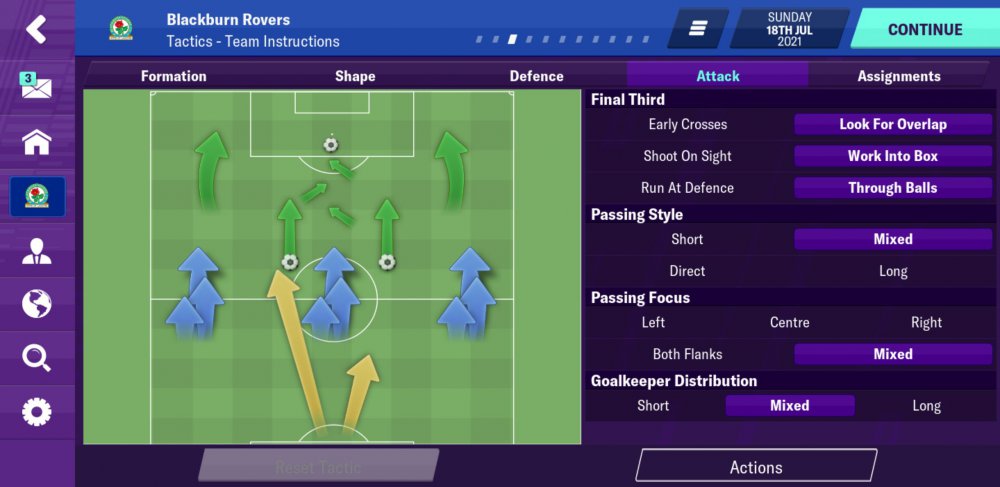Switch to the Defence tab

(x=536, y=76)
